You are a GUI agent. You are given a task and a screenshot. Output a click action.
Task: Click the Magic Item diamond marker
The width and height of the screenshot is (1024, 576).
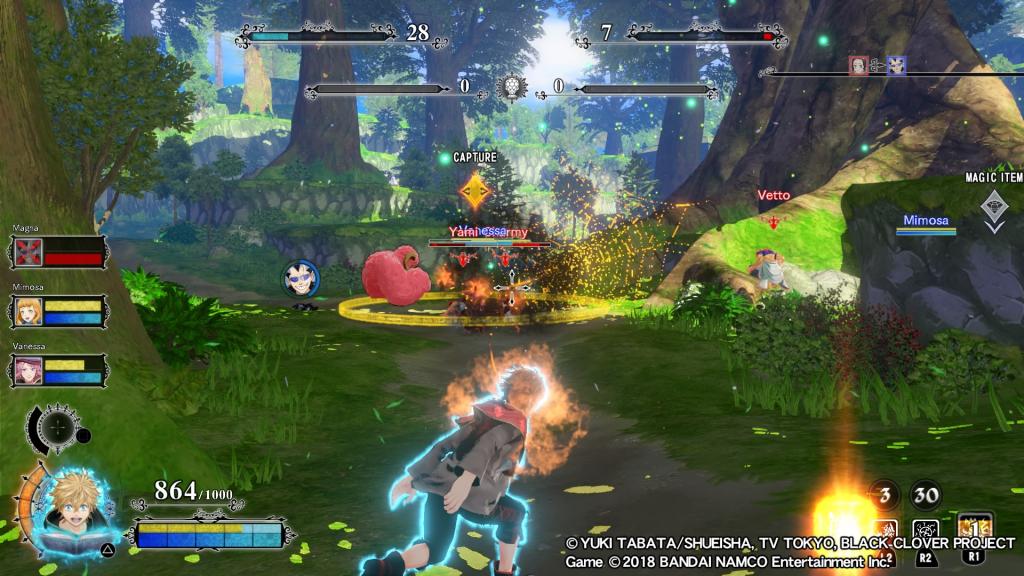(x=991, y=207)
